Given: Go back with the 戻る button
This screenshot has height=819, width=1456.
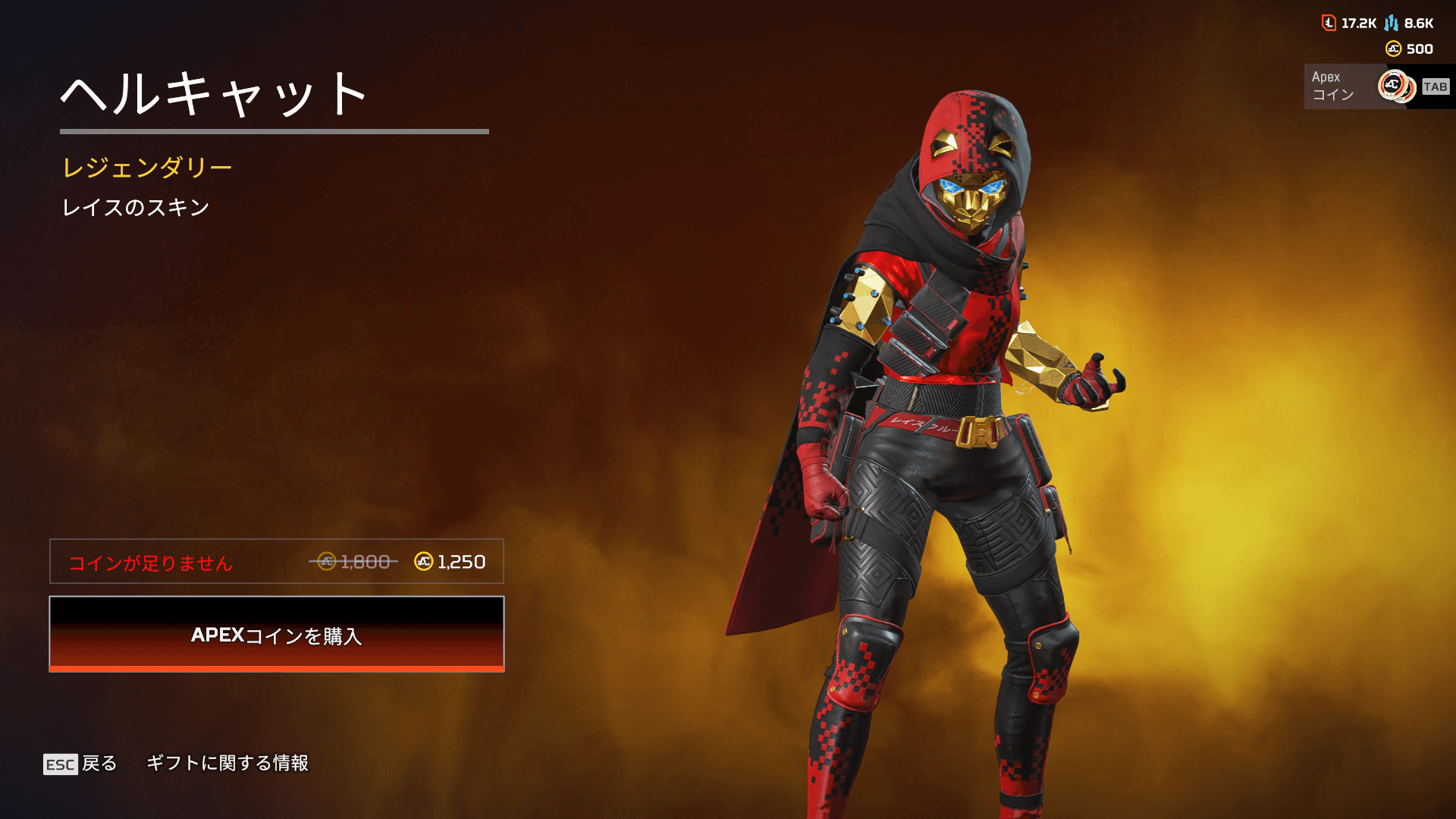Looking at the screenshot, I should tap(81, 764).
